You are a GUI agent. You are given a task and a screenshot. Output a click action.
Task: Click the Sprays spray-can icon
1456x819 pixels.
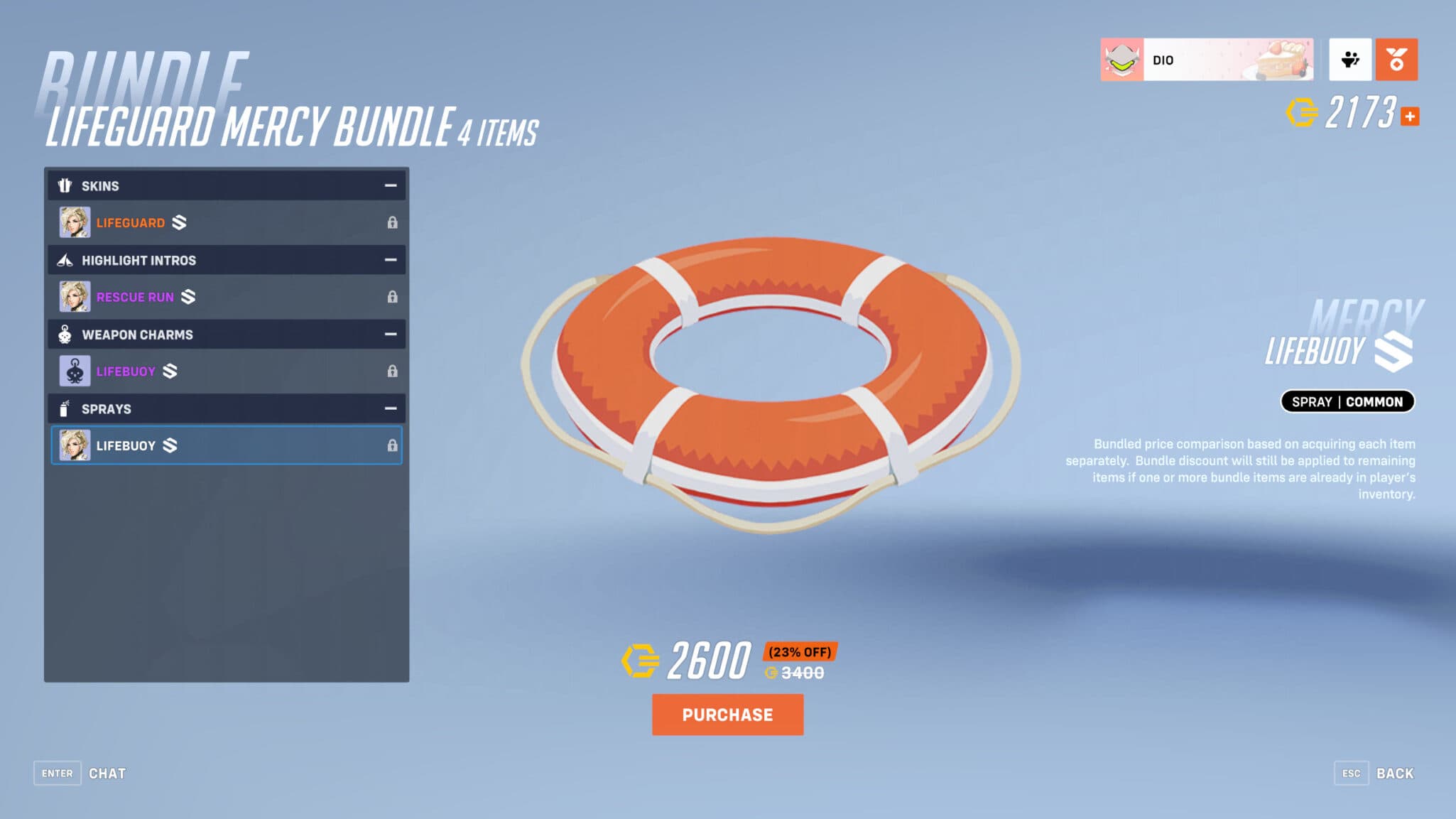[65, 408]
